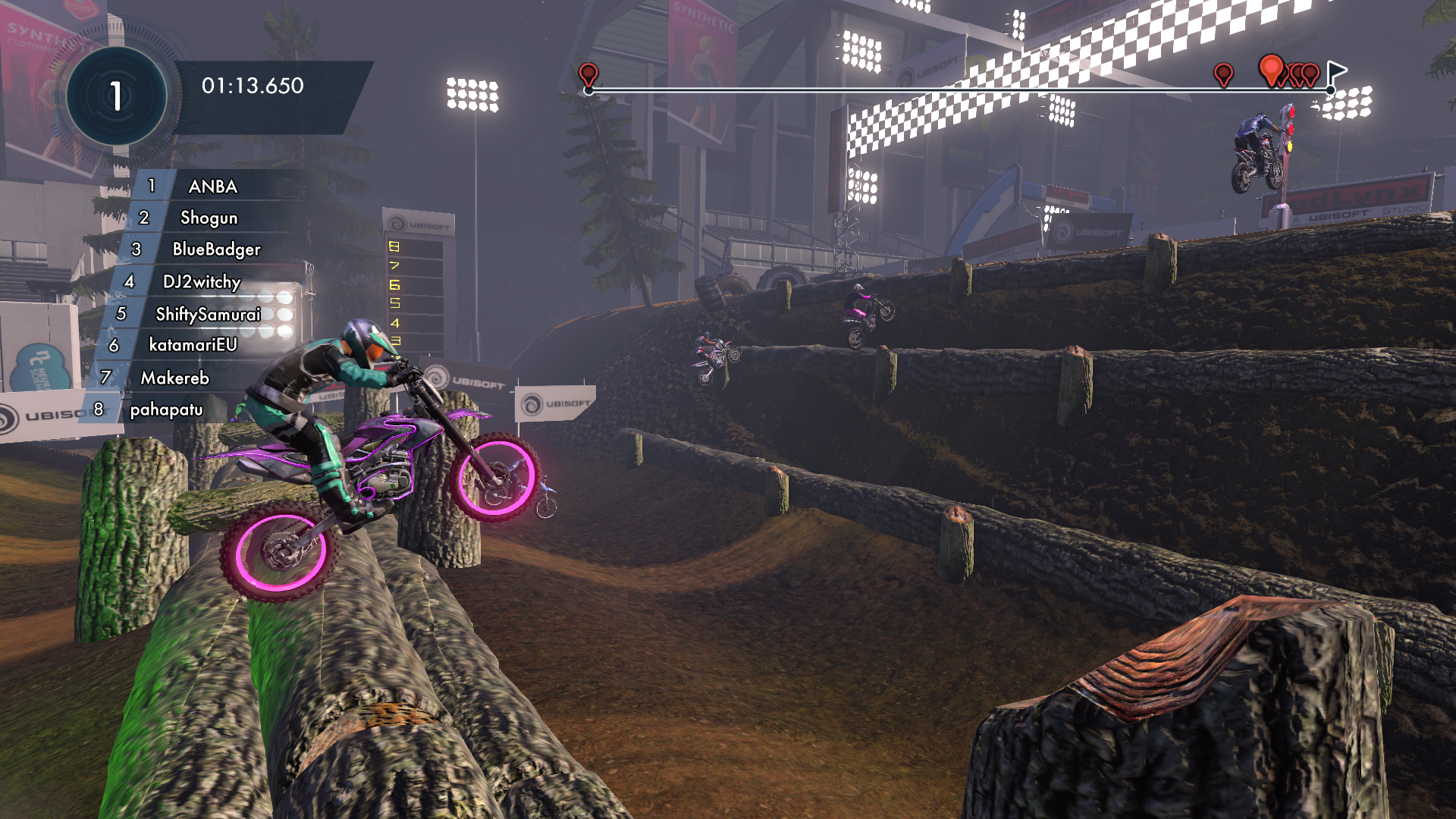This screenshot has height=819, width=1456.
Task: Select the DJ2witchy player row
Action: (x=202, y=282)
